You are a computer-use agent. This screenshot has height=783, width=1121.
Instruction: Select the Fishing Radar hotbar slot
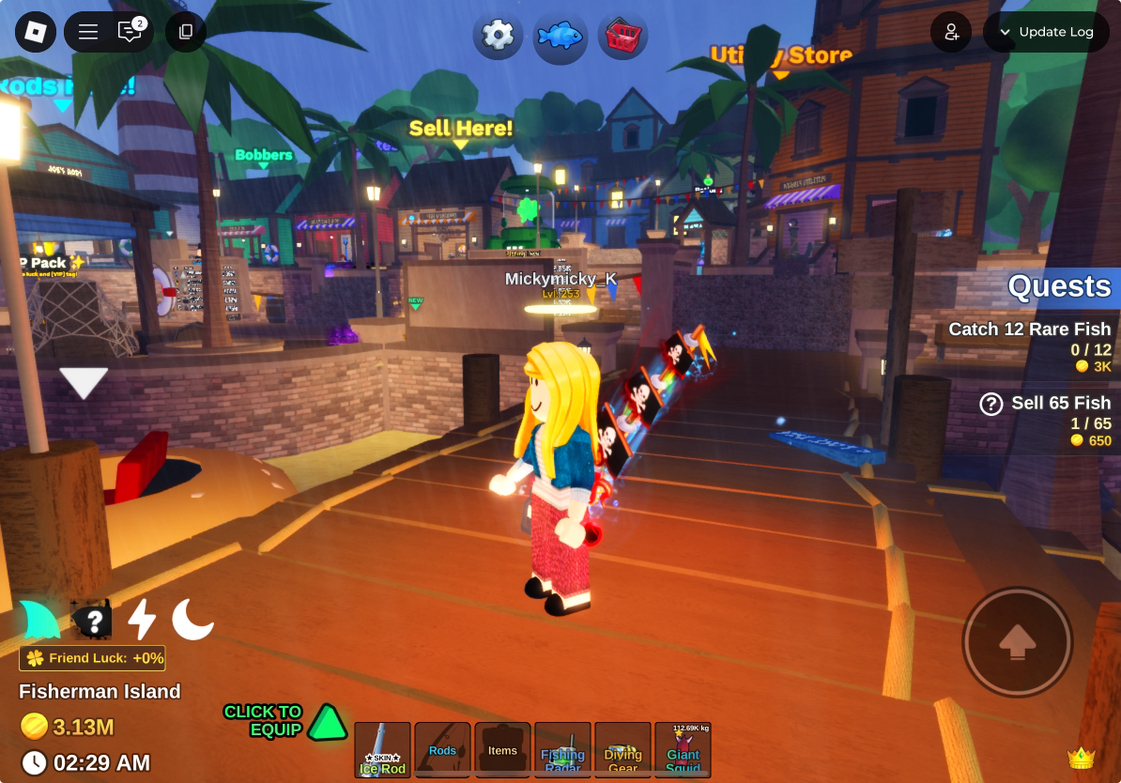point(563,750)
